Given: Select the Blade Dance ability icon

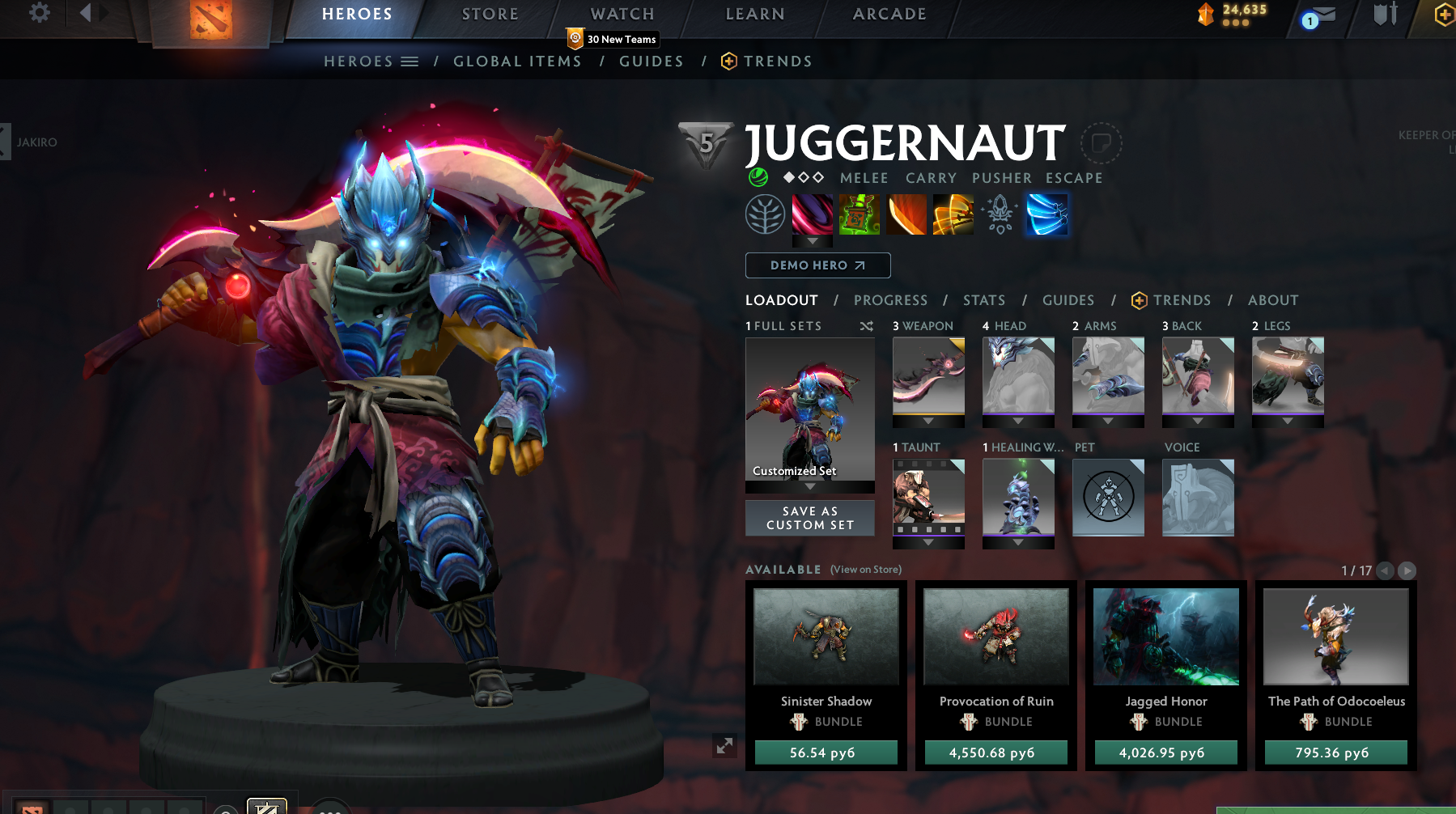Looking at the screenshot, I should point(906,214).
